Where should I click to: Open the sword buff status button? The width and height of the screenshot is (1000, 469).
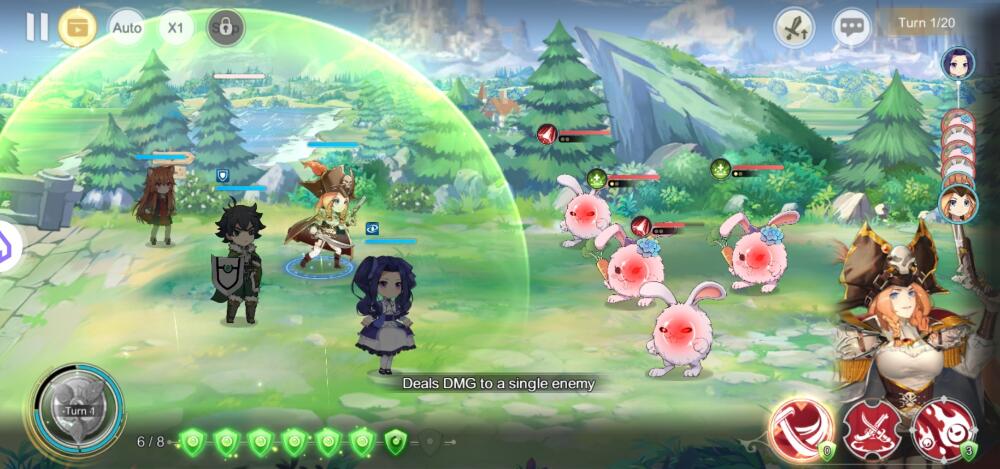(794, 28)
